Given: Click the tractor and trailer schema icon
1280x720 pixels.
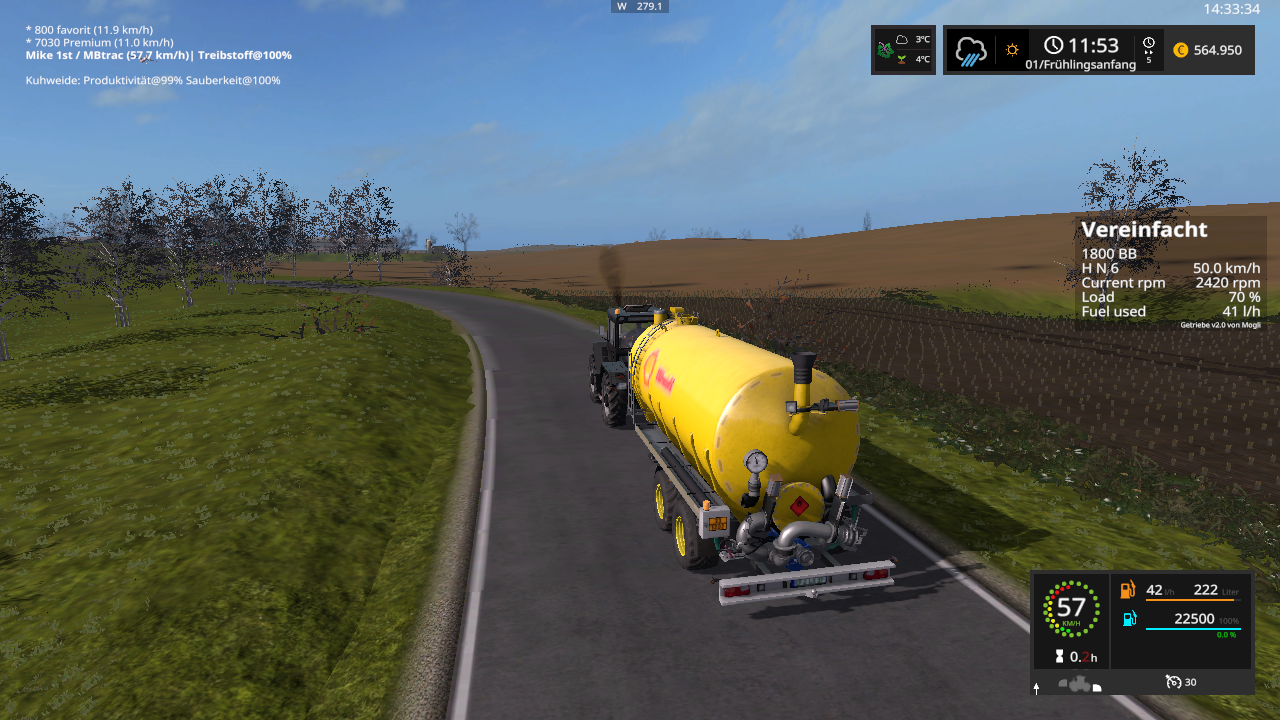Looking at the screenshot, I should [x=1076, y=686].
